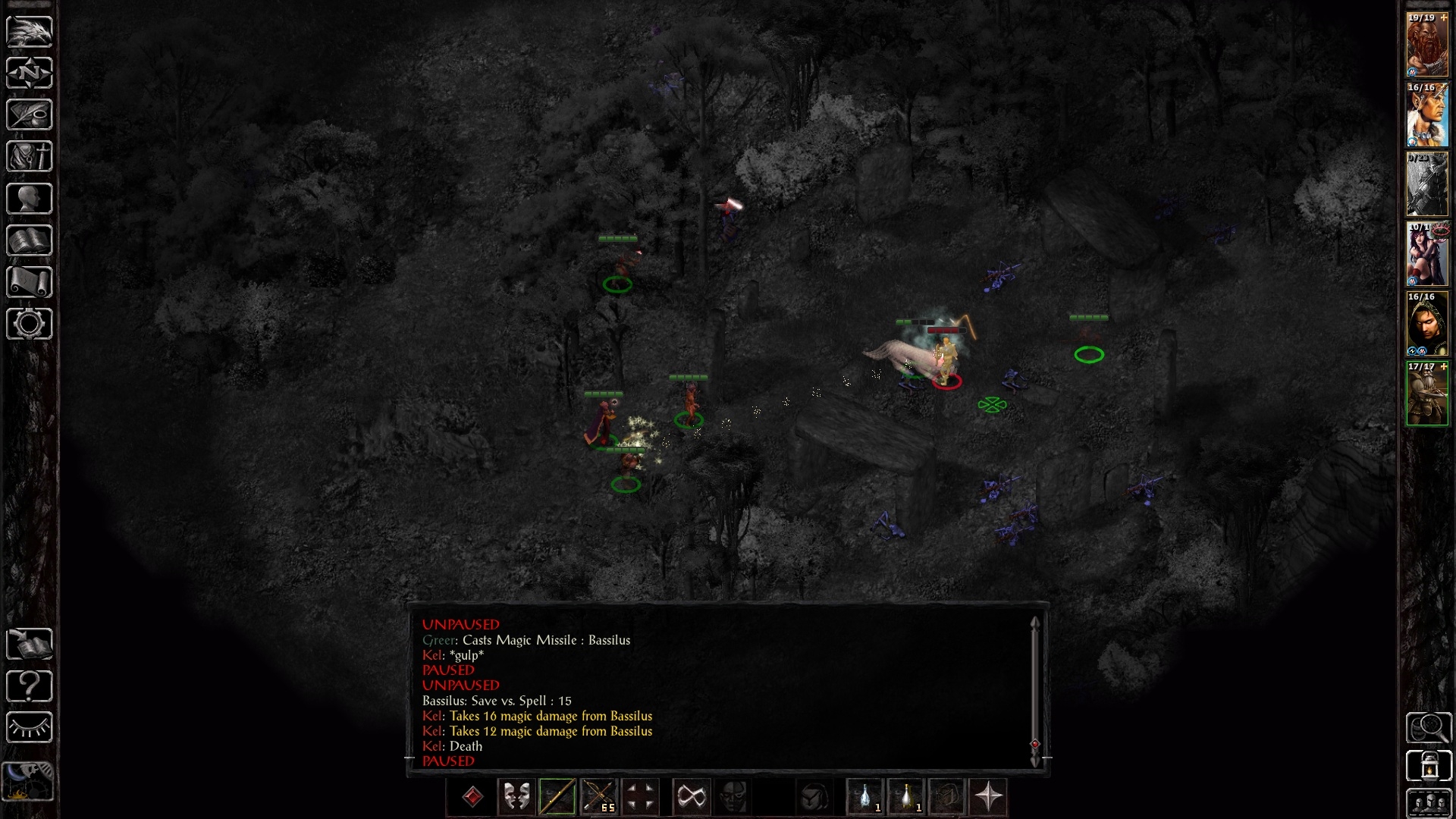Screen dimensions: 1456x819
Task: Open the character record (head silhouette)
Action: coord(30,199)
